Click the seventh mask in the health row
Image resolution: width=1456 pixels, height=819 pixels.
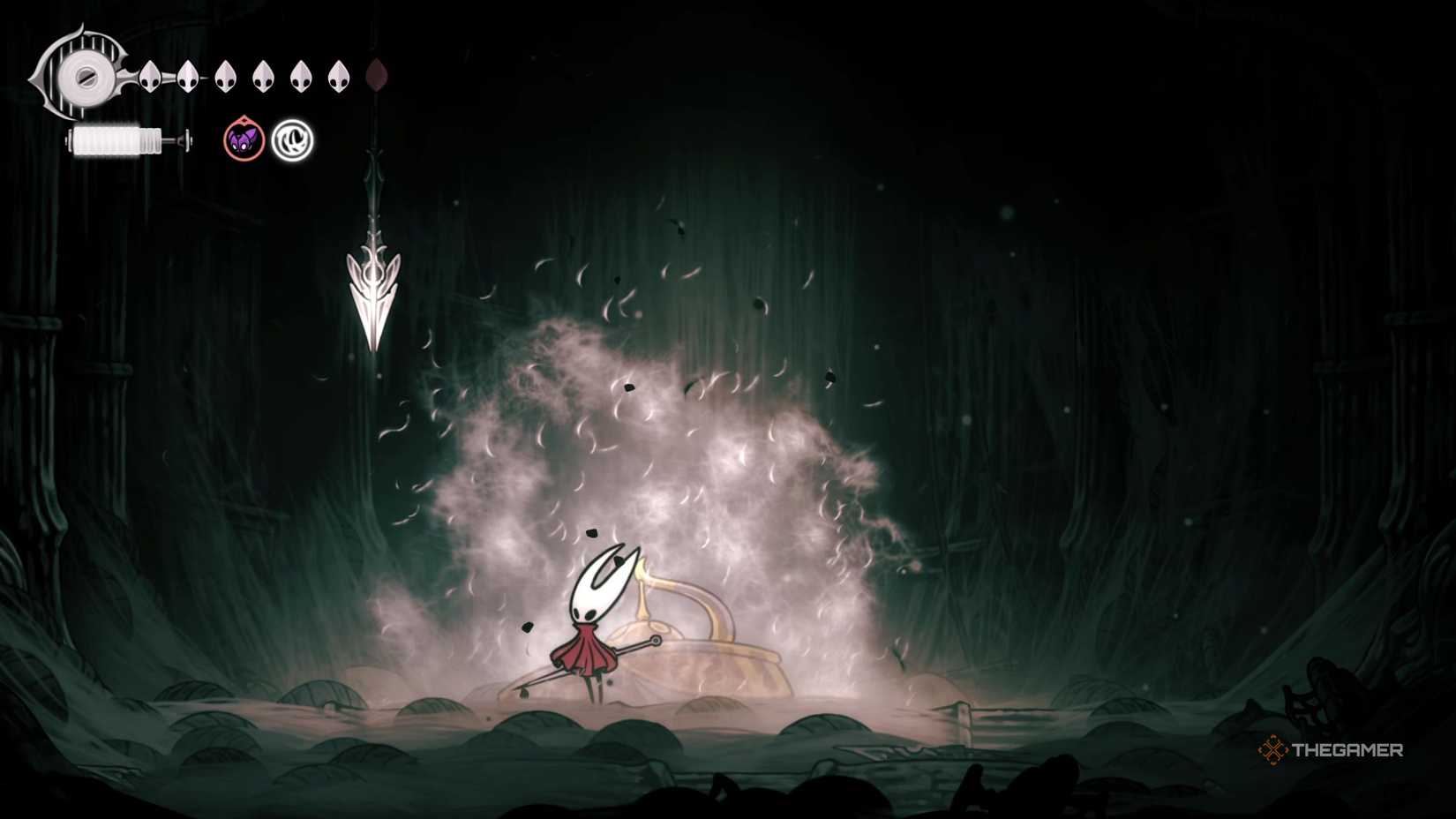(x=339, y=75)
